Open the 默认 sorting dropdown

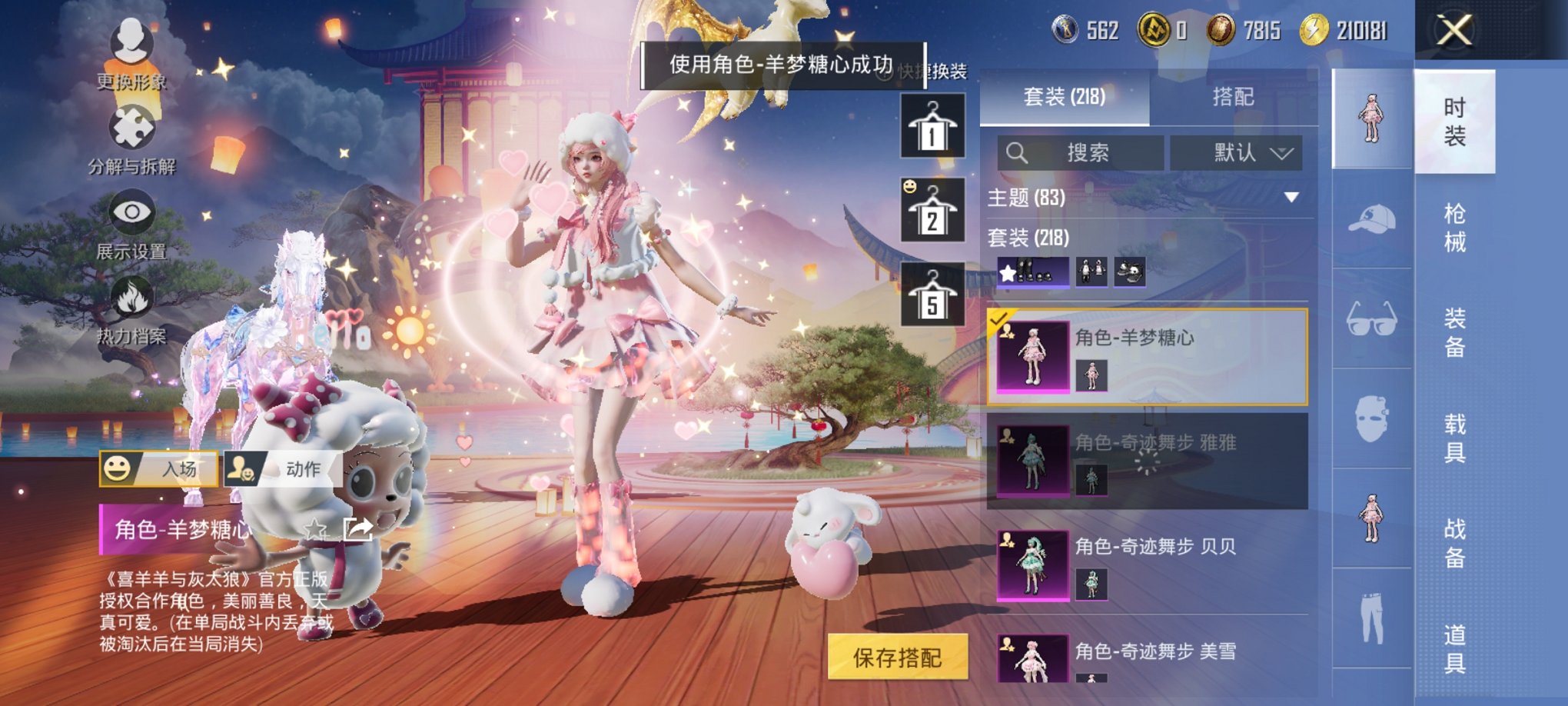(x=1240, y=152)
